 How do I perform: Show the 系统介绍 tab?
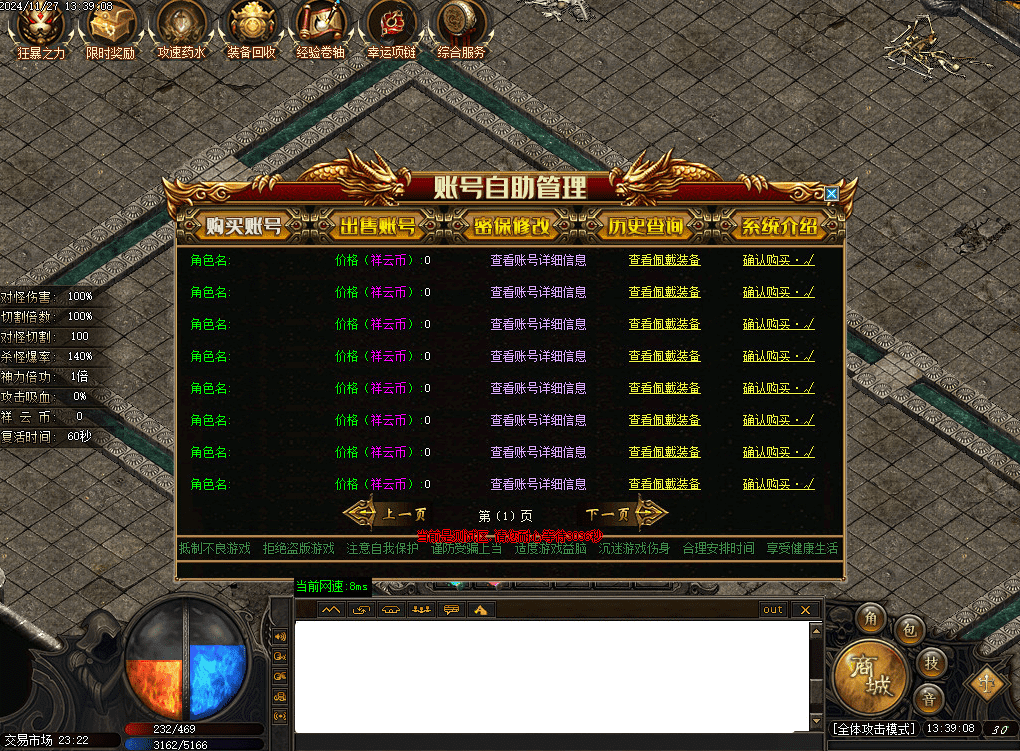778,227
